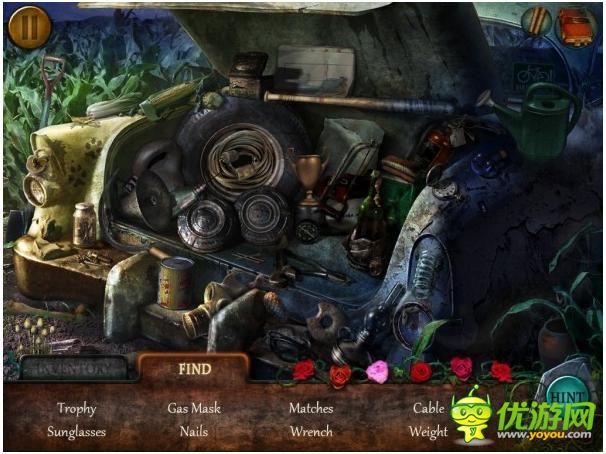Select Trophy in the find list
The height and width of the screenshot is (454, 606).
pyautogui.click(x=76, y=408)
